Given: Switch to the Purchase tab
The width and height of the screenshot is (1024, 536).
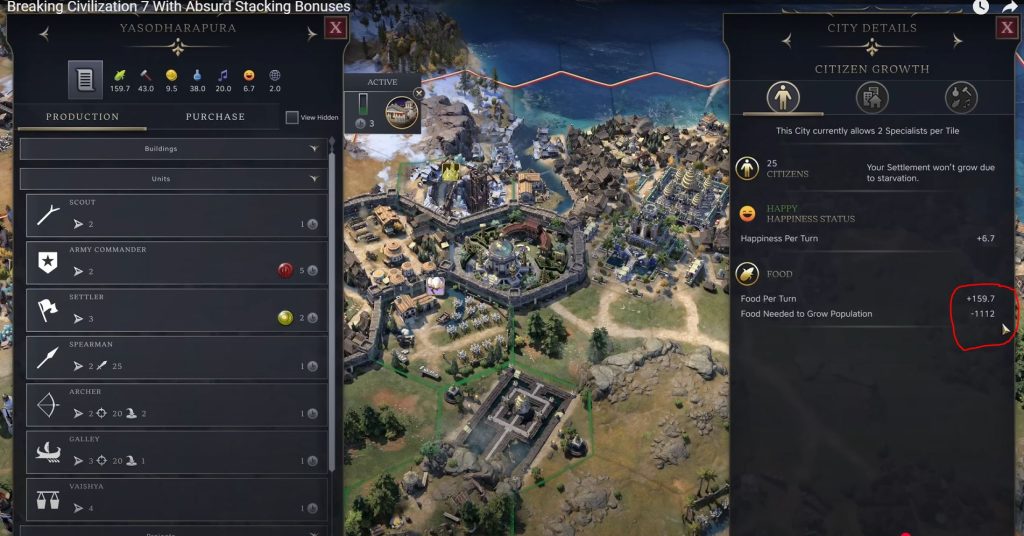Looking at the screenshot, I should (214, 117).
